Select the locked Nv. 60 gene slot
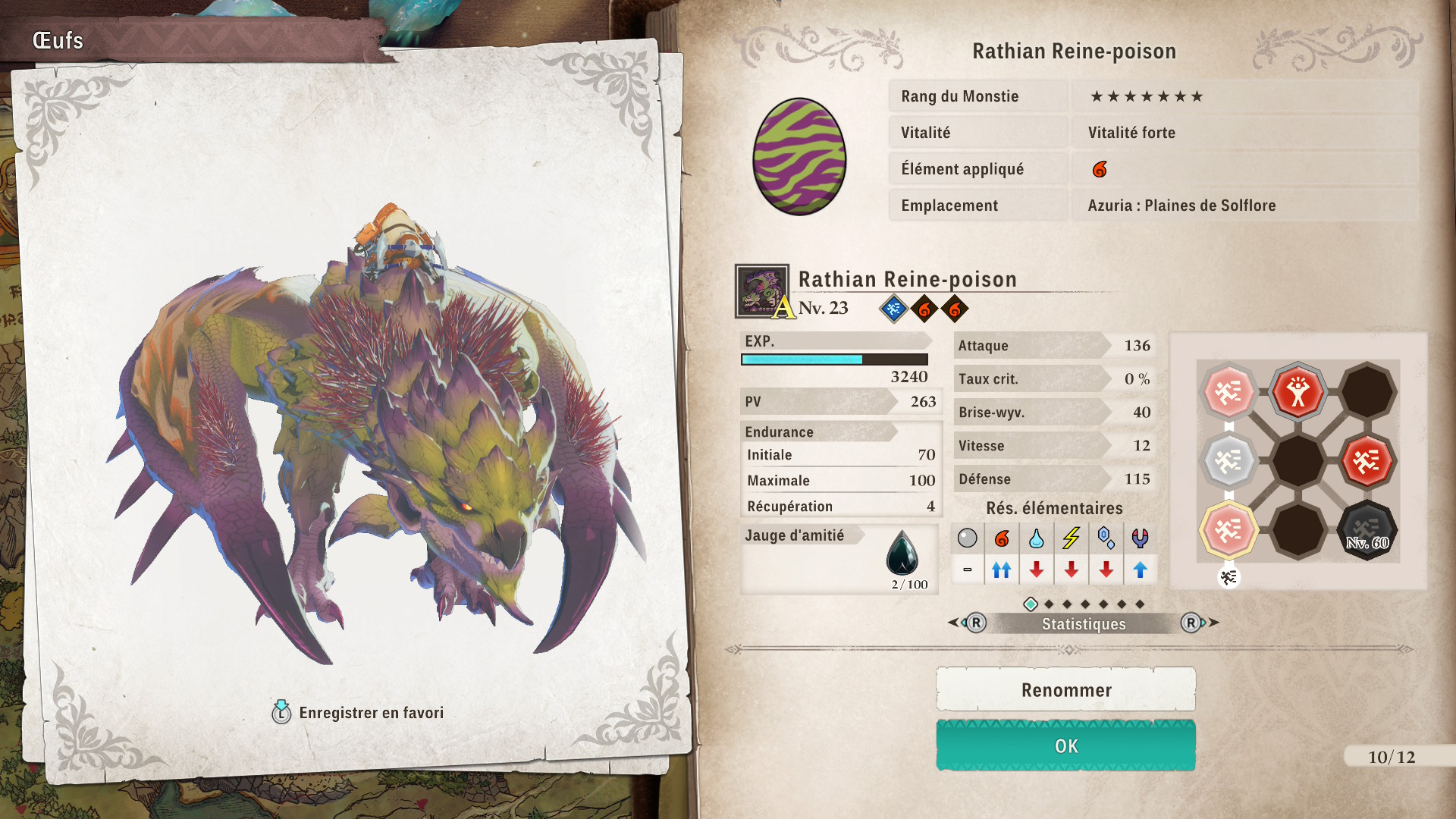The width and height of the screenshot is (1456, 819). [1367, 530]
